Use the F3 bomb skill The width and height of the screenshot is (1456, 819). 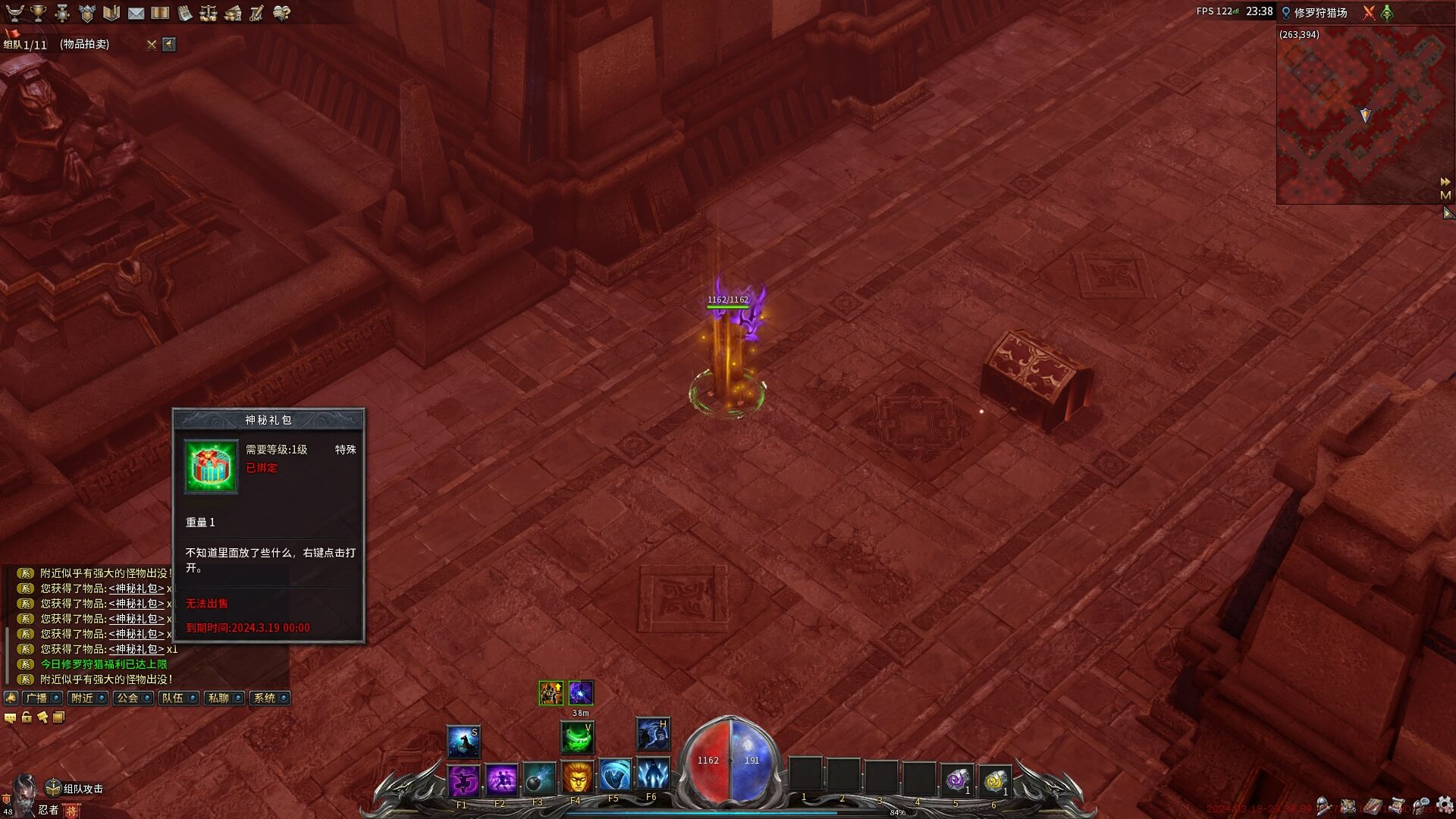(x=539, y=779)
